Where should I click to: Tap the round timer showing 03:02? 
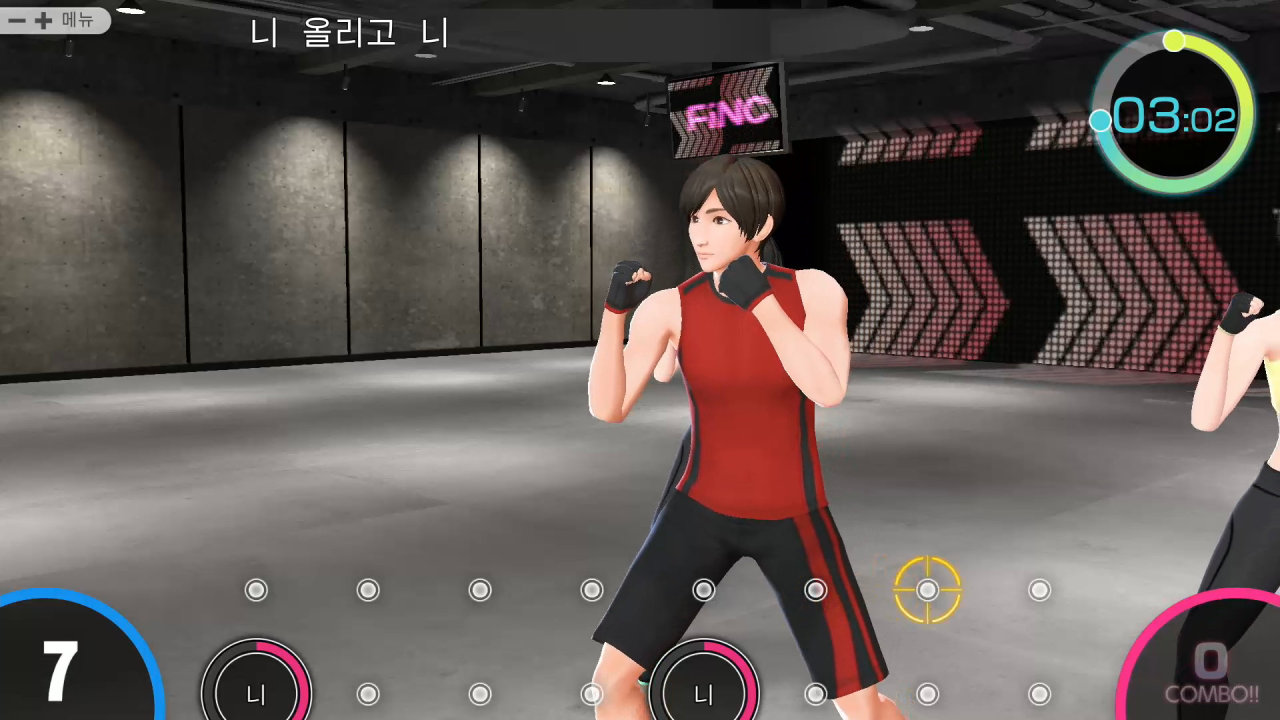[1172, 113]
